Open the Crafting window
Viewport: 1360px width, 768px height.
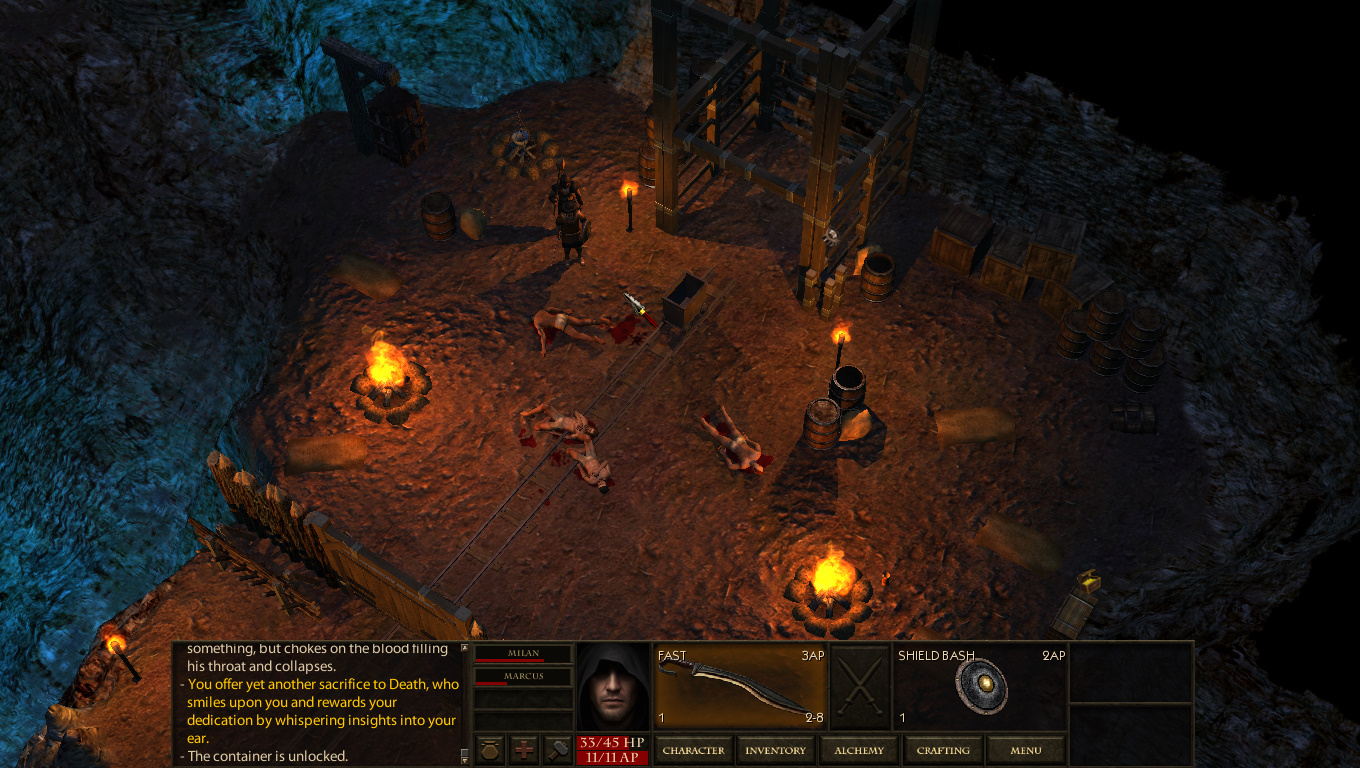tap(943, 750)
